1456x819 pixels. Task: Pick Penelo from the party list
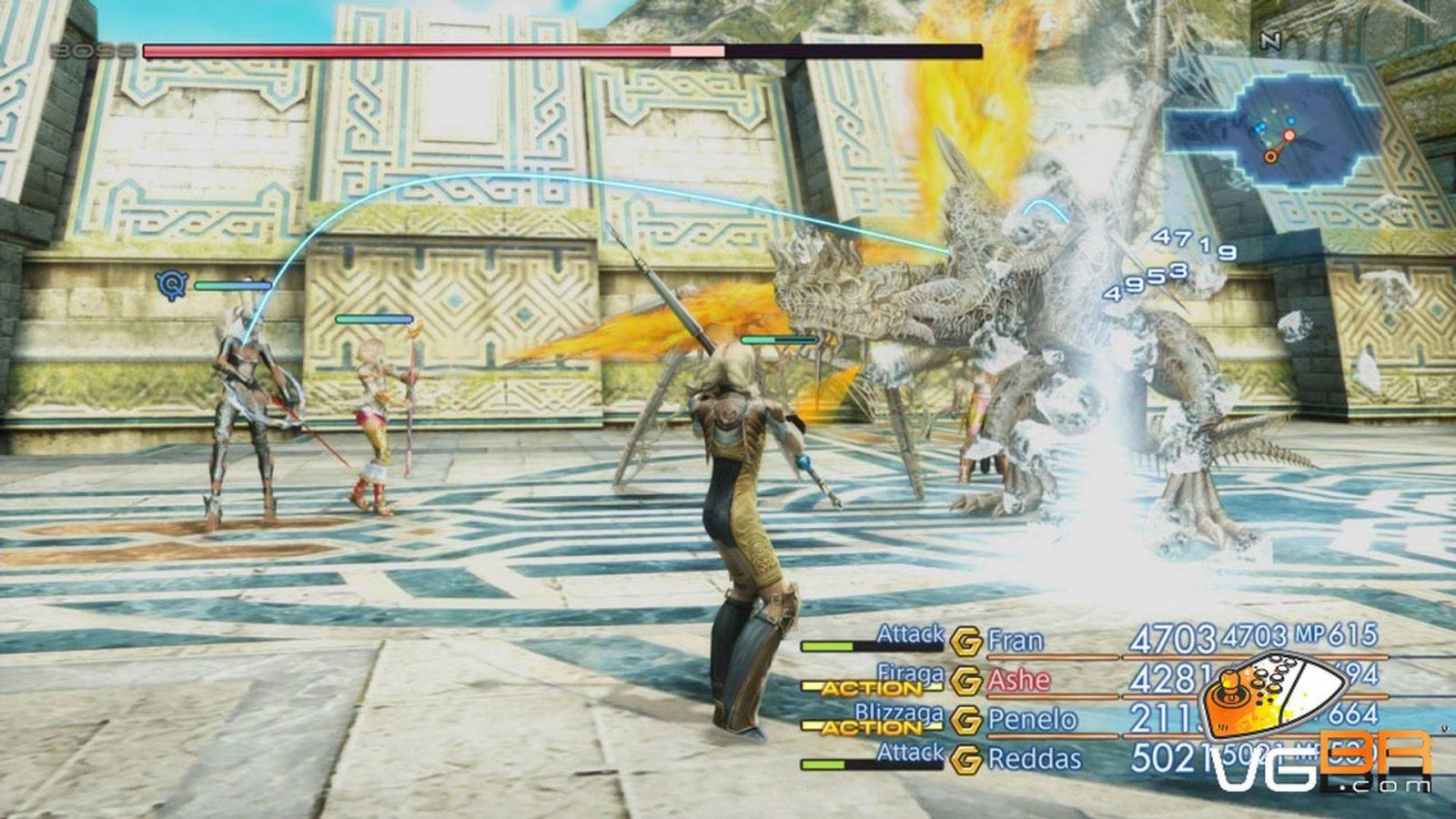(1032, 720)
